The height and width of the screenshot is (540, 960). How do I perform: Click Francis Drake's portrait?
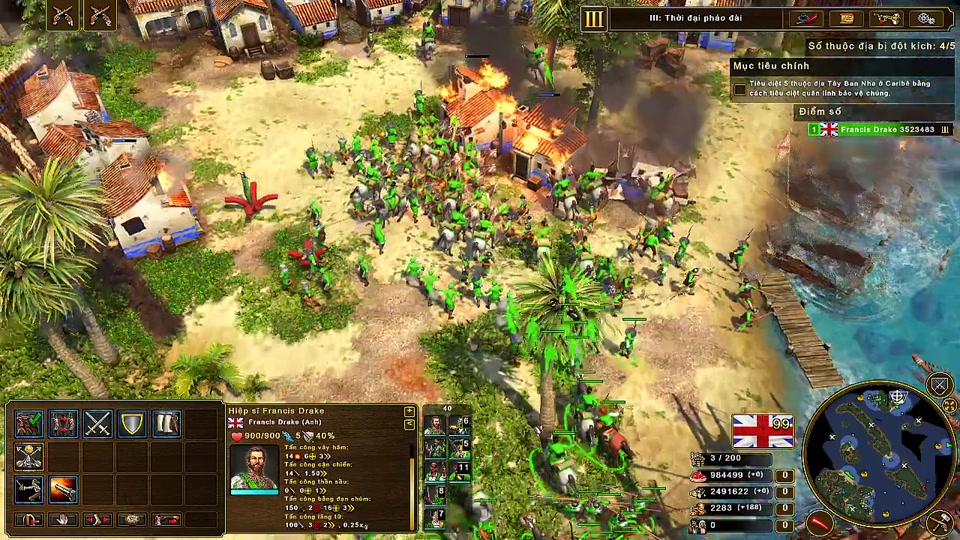[x=255, y=468]
